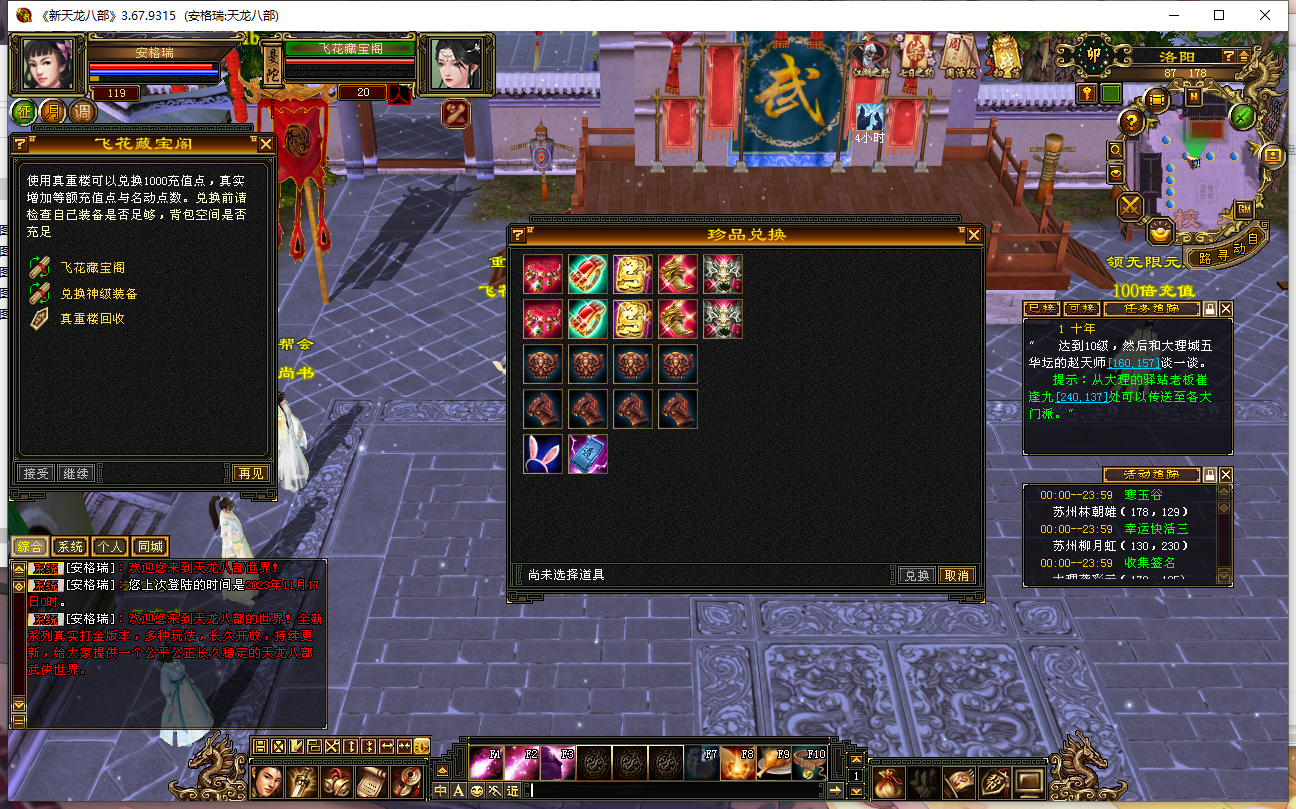
Task: Pick the blue teleport card item
Action: click(x=588, y=454)
